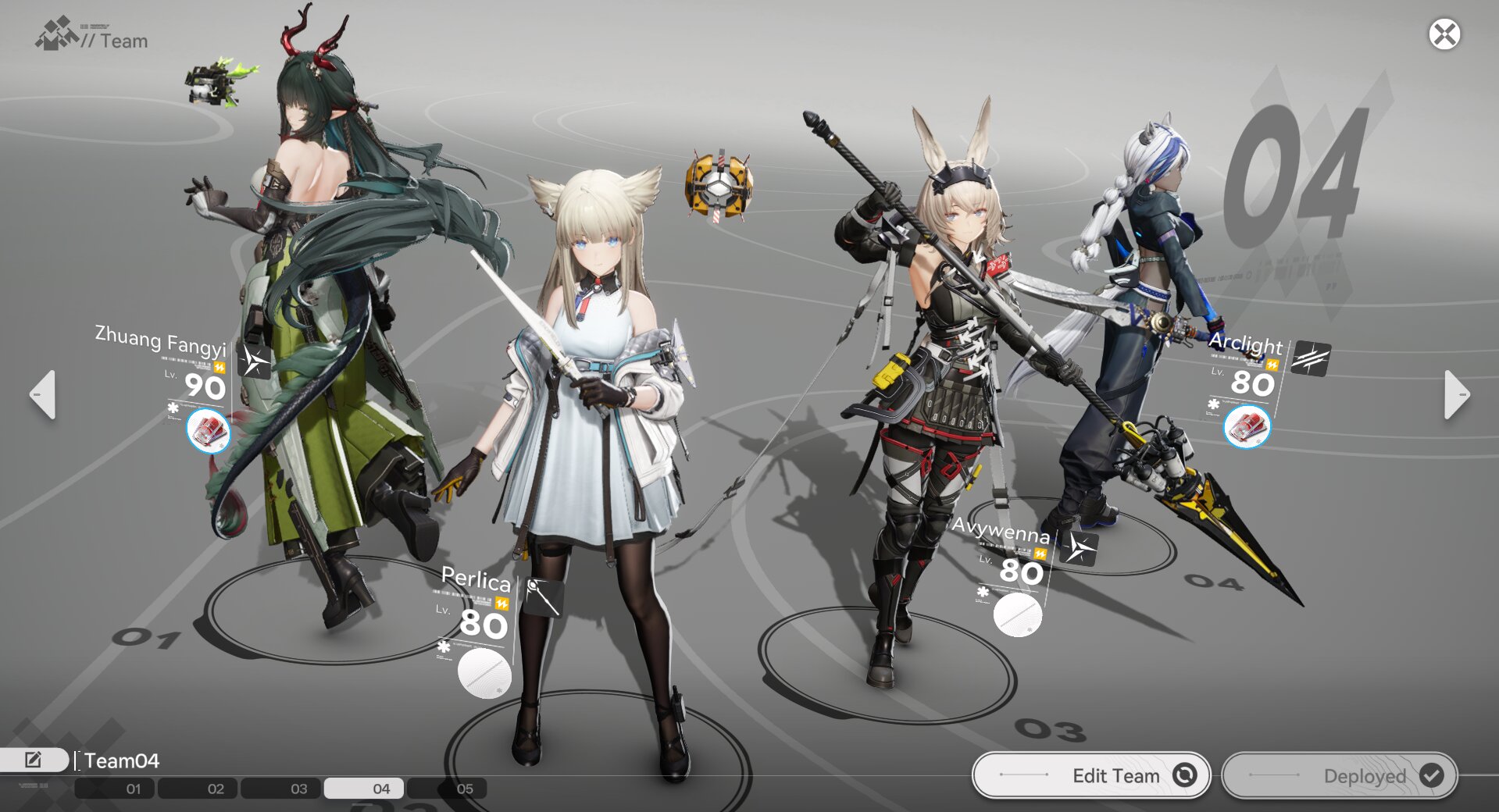This screenshot has width=1499, height=812.
Task: Switch to team tab 01
Action: (134, 789)
